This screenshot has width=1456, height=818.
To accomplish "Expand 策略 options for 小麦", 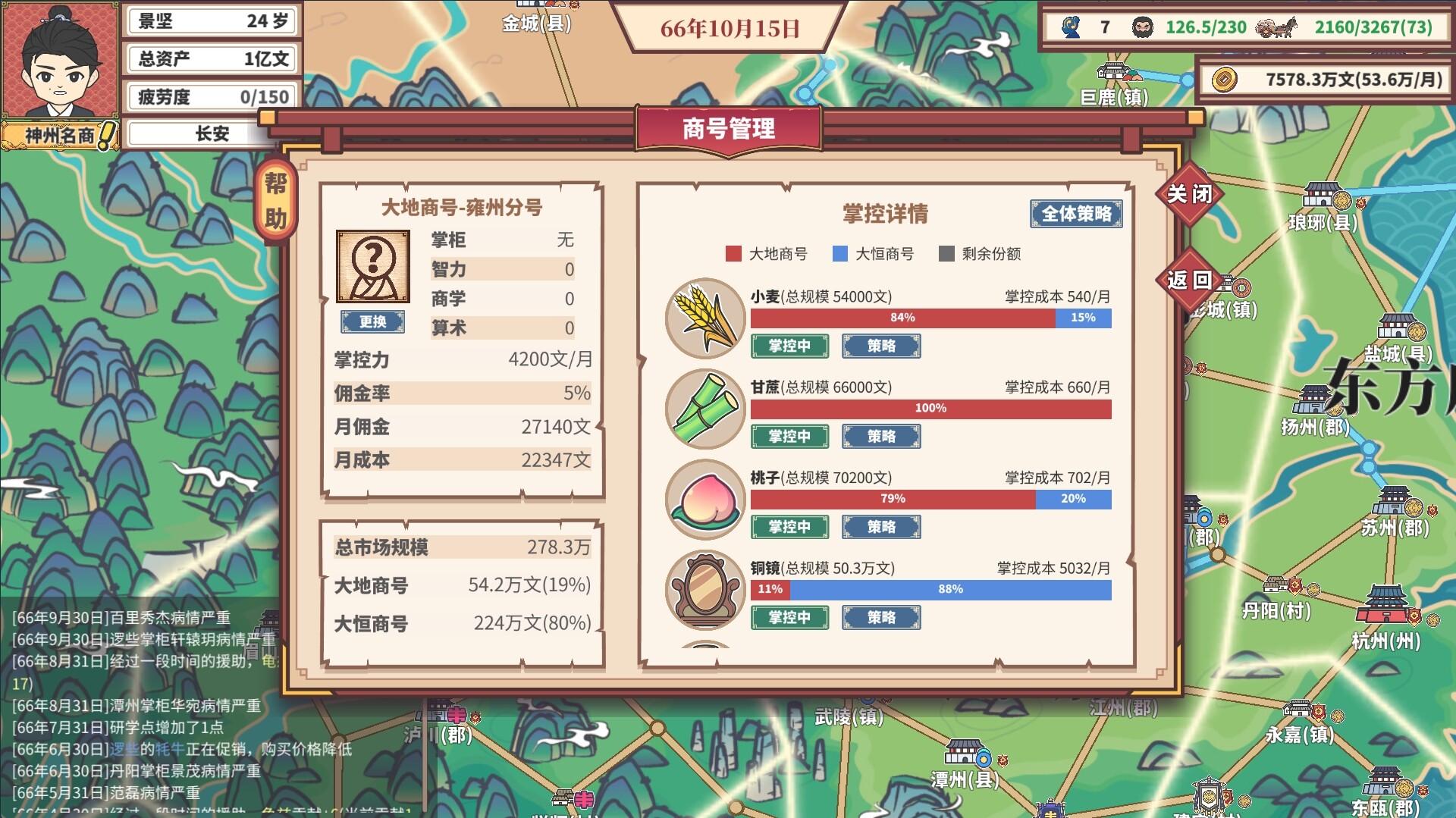I will coord(882,346).
